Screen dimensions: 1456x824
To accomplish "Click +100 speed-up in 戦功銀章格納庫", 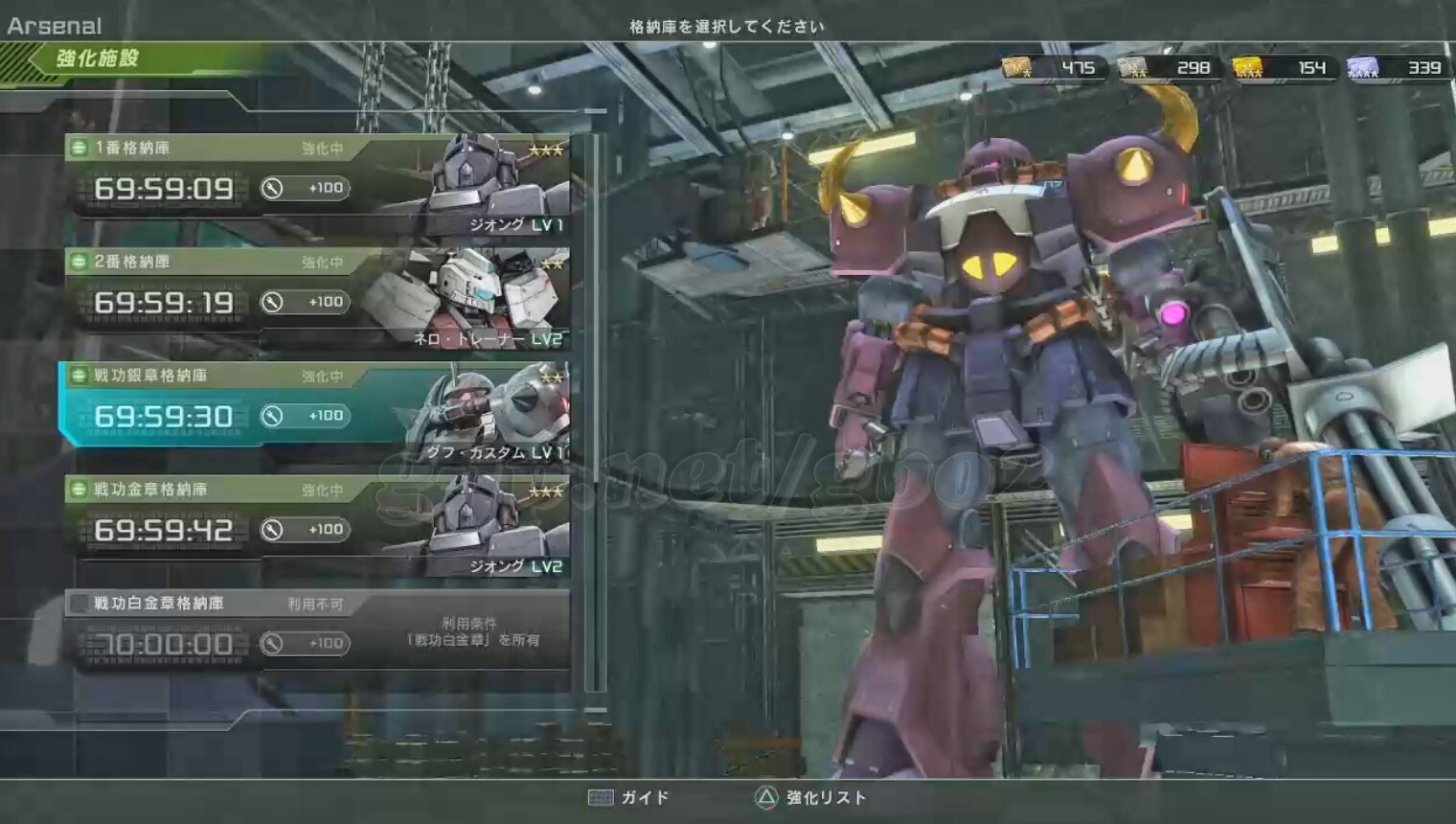I will [305, 416].
